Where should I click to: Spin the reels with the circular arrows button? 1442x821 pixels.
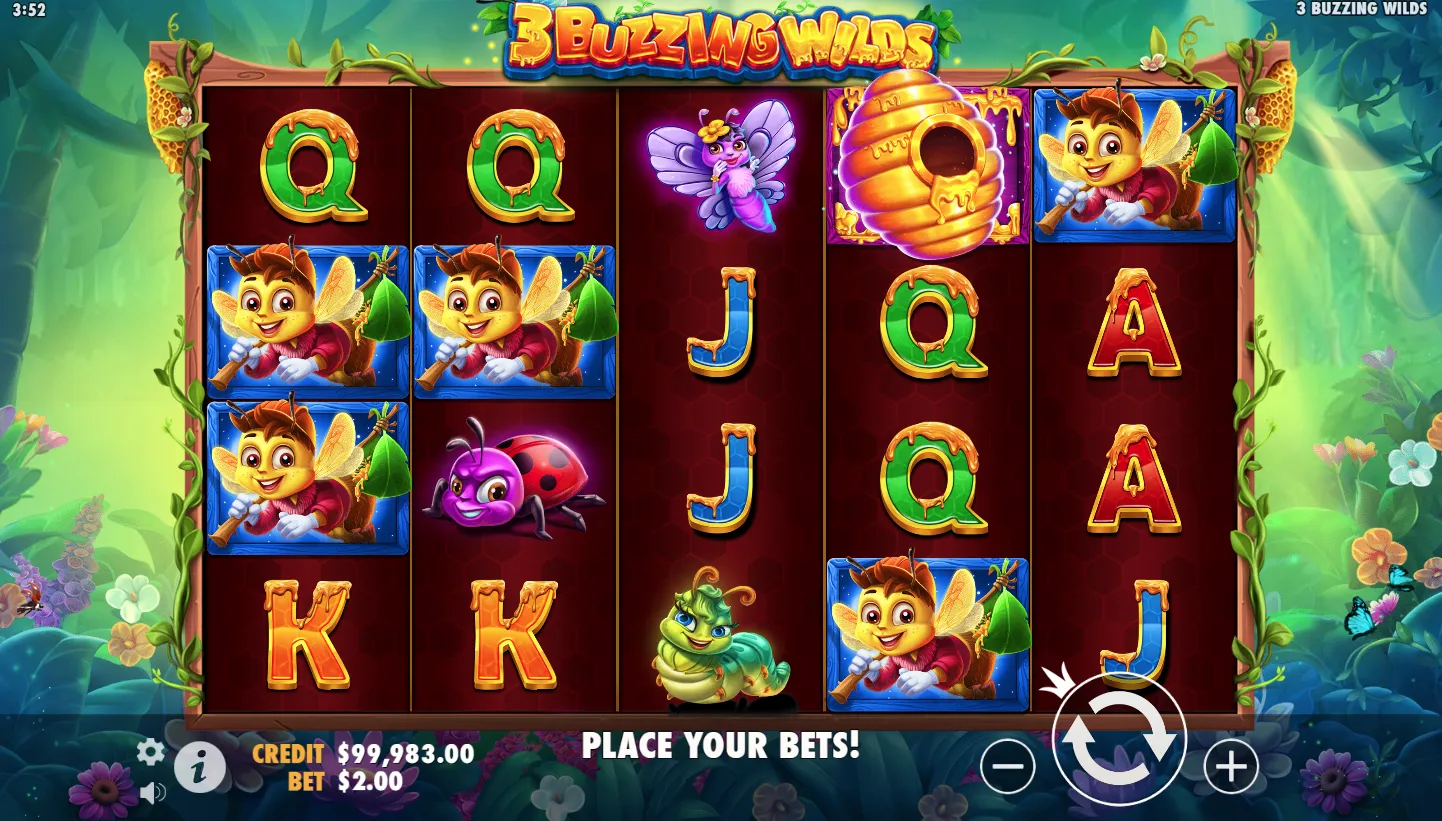point(1118,739)
